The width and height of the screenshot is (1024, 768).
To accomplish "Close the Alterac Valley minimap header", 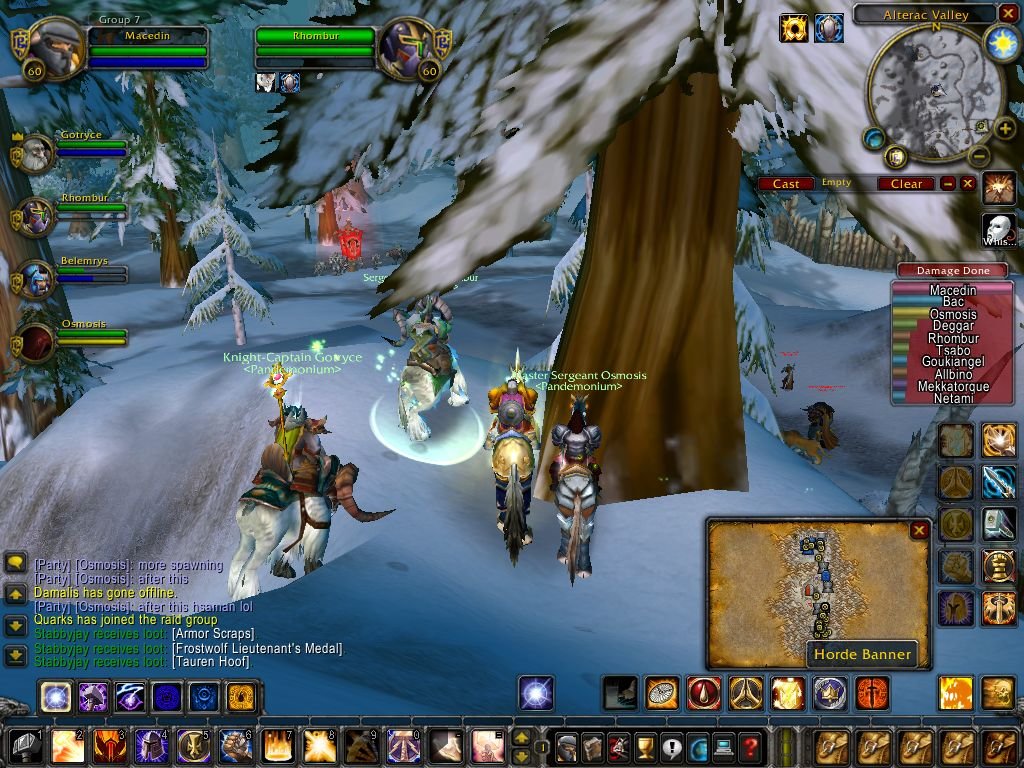I will [1008, 13].
